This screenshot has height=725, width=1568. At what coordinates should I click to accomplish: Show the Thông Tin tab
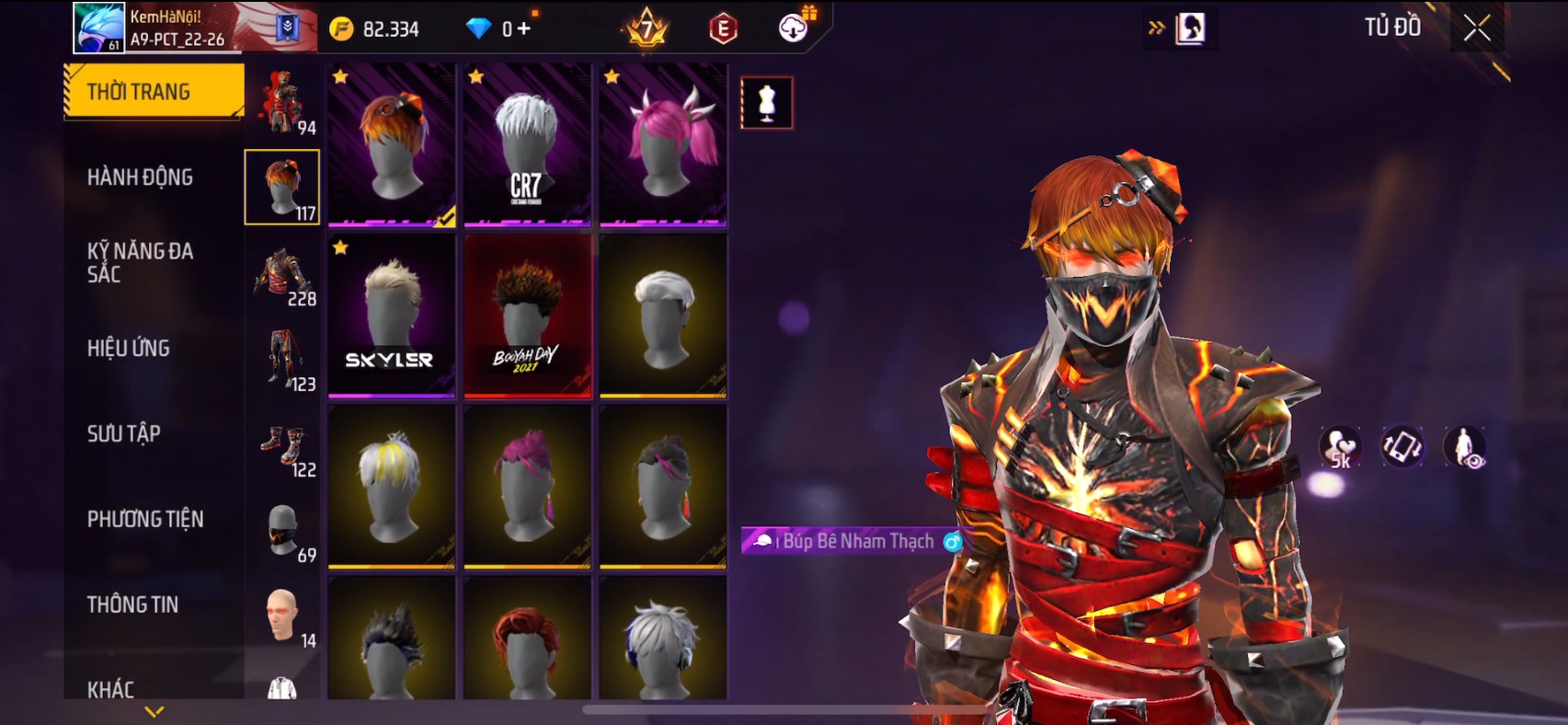click(133, 604)
